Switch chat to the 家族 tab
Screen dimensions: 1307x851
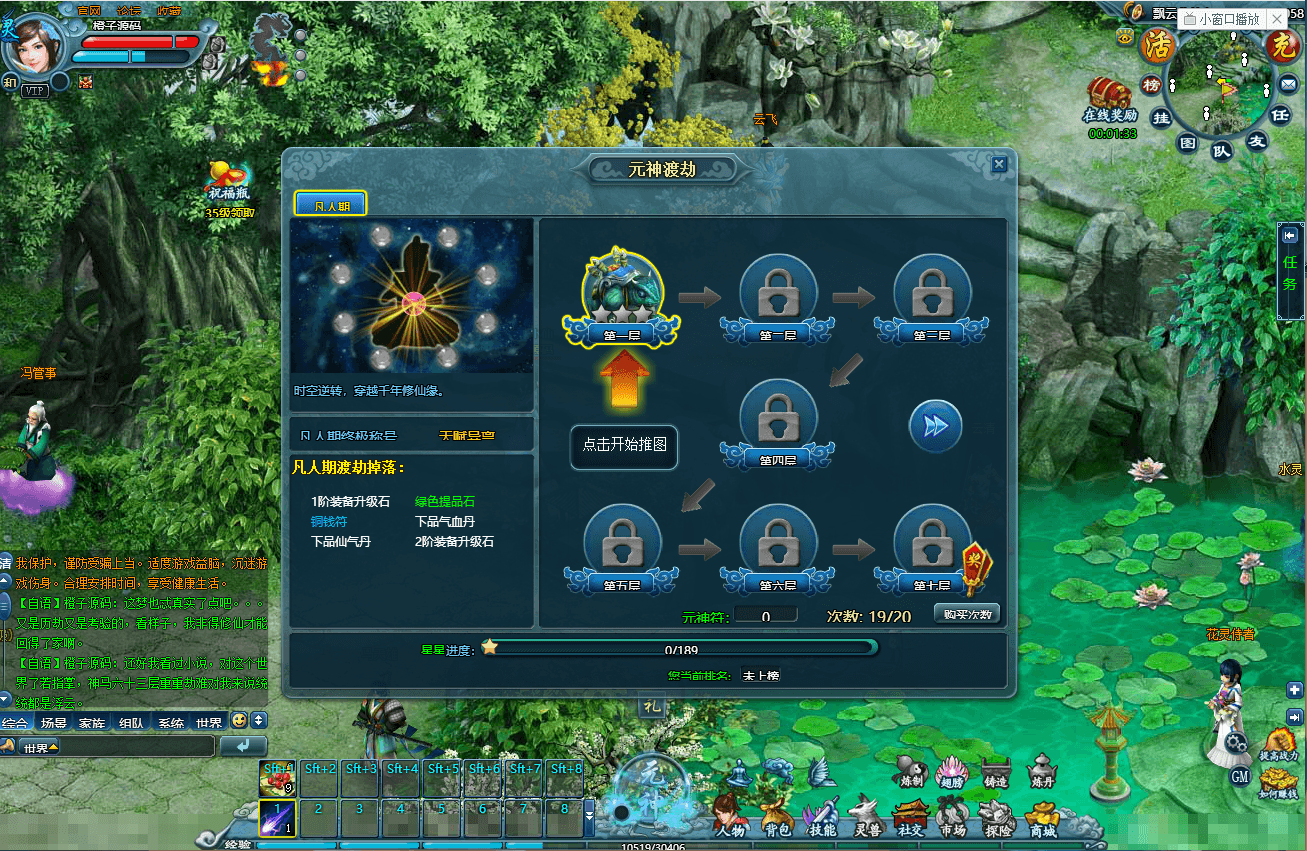[x=92, y=722]
